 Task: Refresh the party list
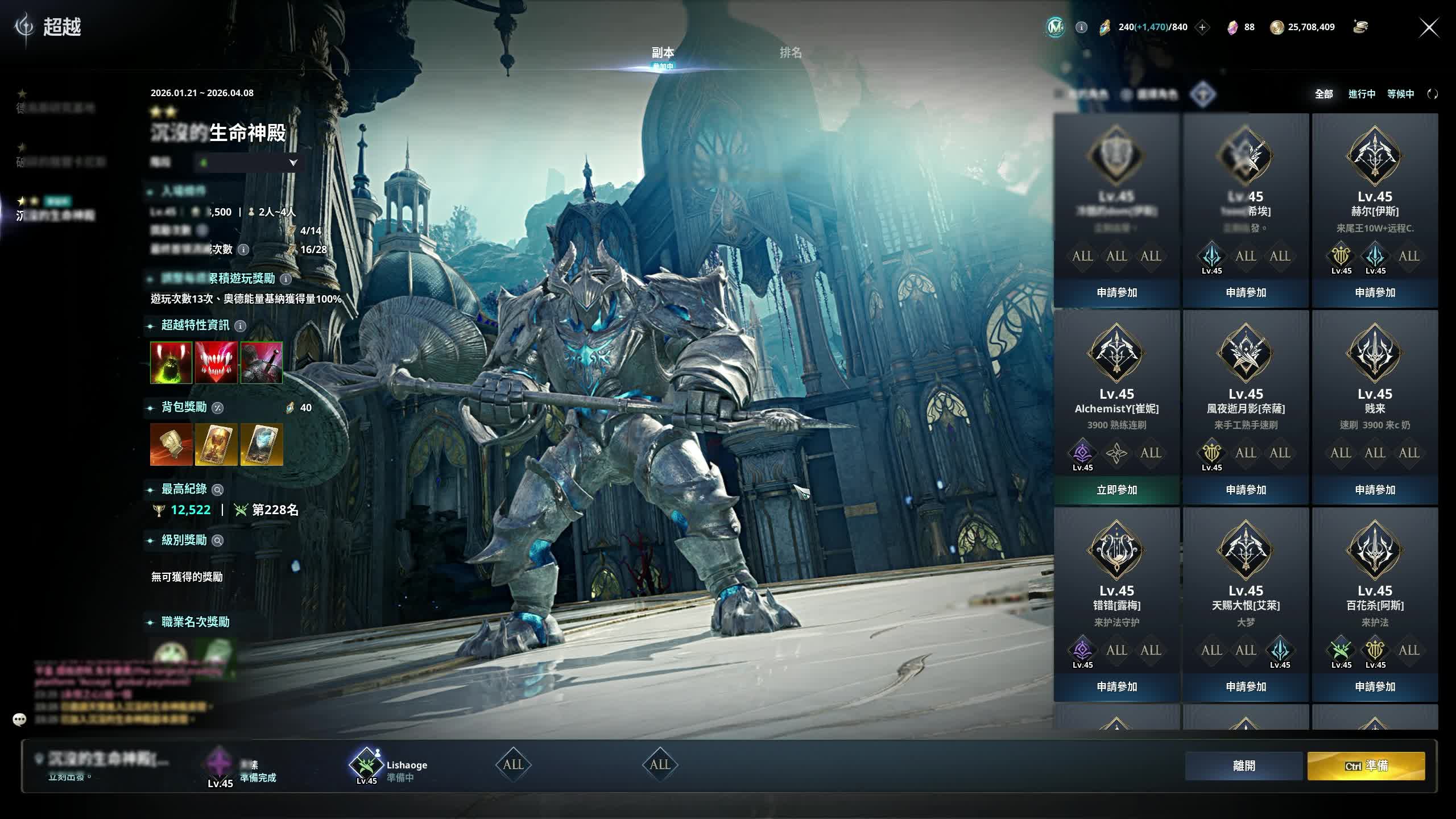click(1433, 94)
